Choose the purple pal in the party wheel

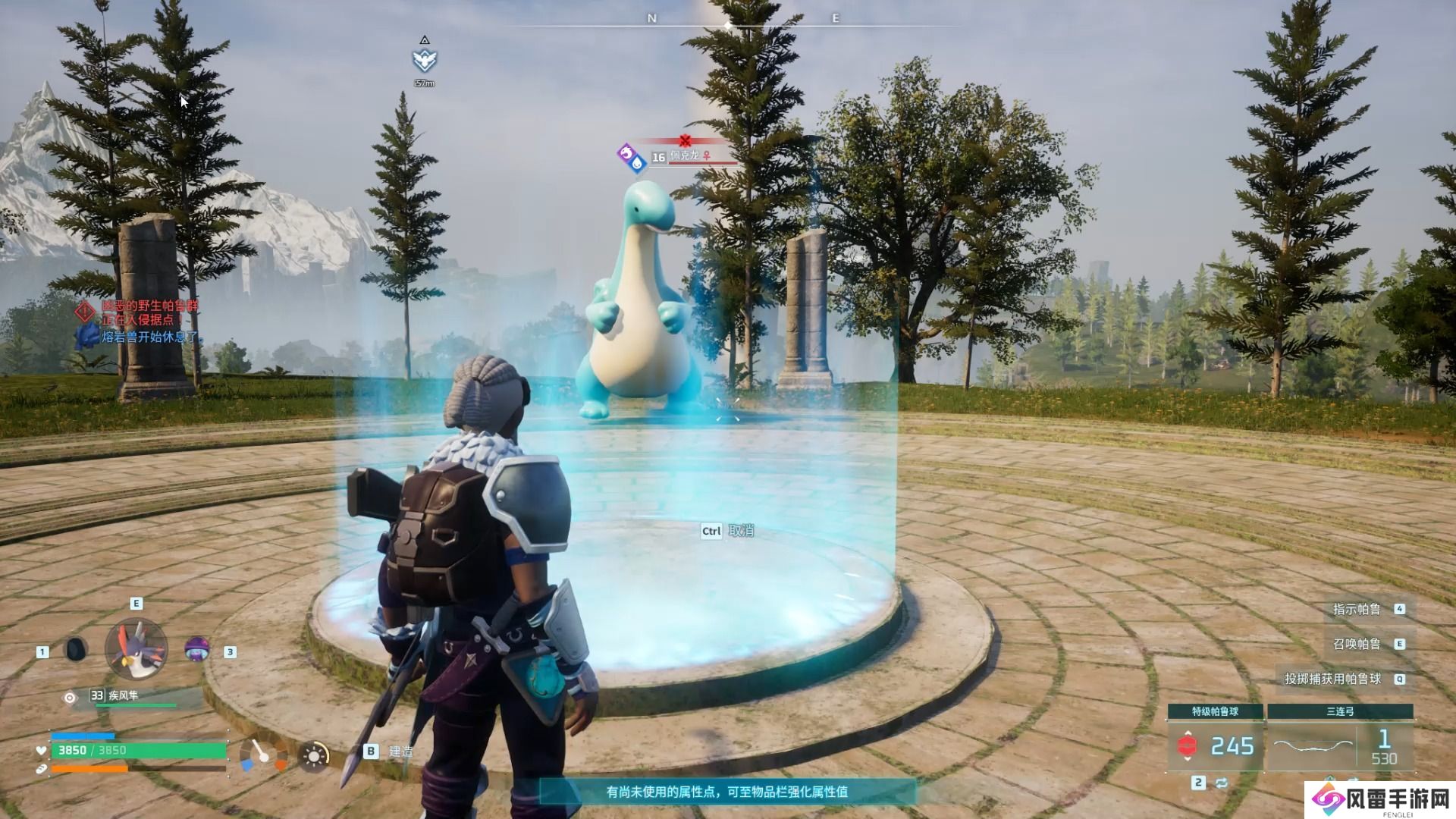(197, 649)
